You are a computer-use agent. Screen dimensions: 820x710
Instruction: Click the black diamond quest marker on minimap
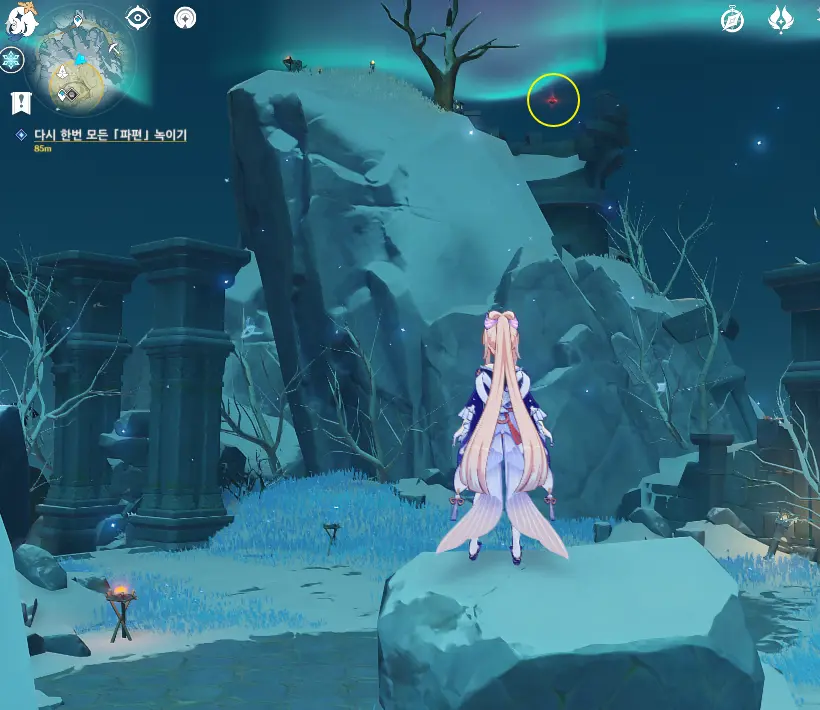pos(71,94)
